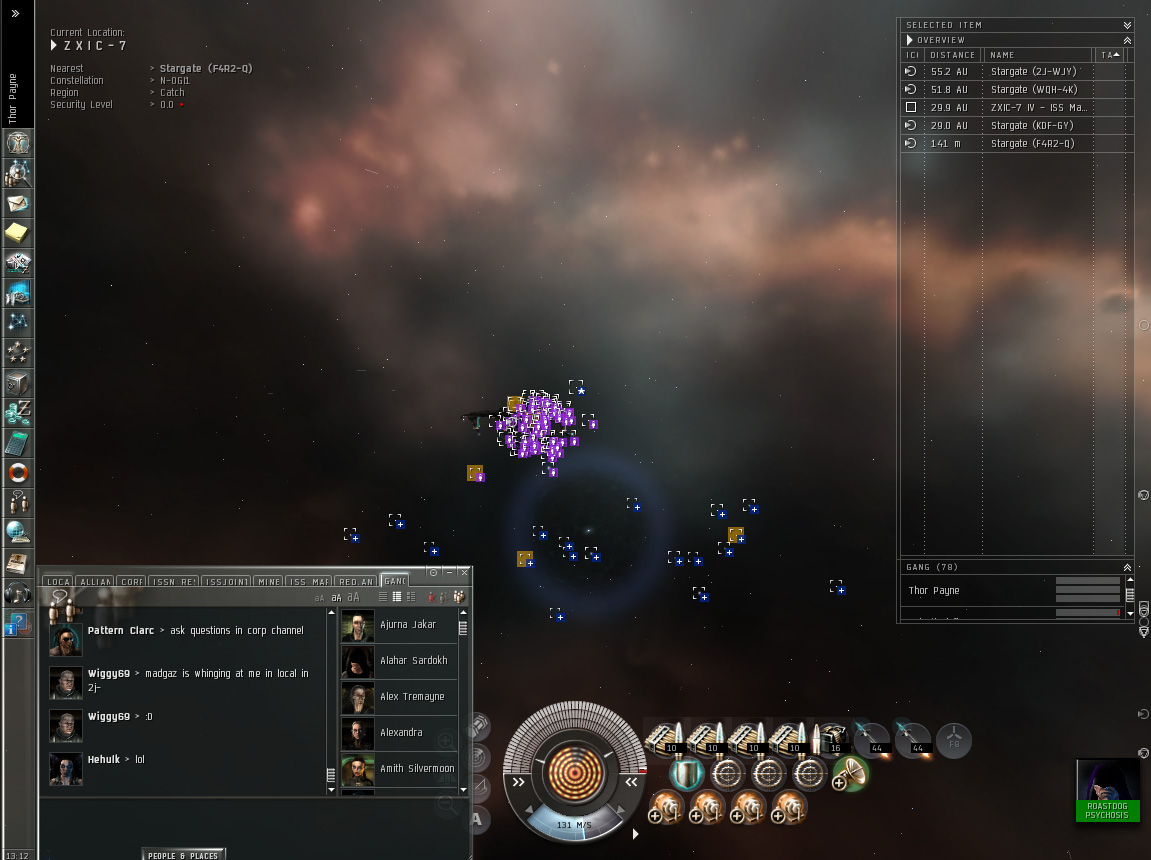
Task: Select the Gang chat tab
Action: tap(395, 581)
